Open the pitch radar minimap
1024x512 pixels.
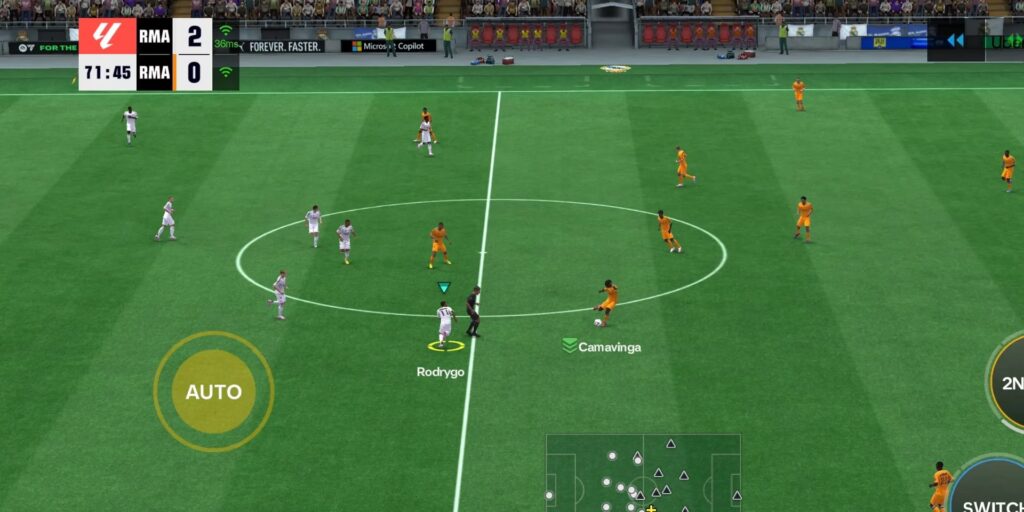[642, 472]
